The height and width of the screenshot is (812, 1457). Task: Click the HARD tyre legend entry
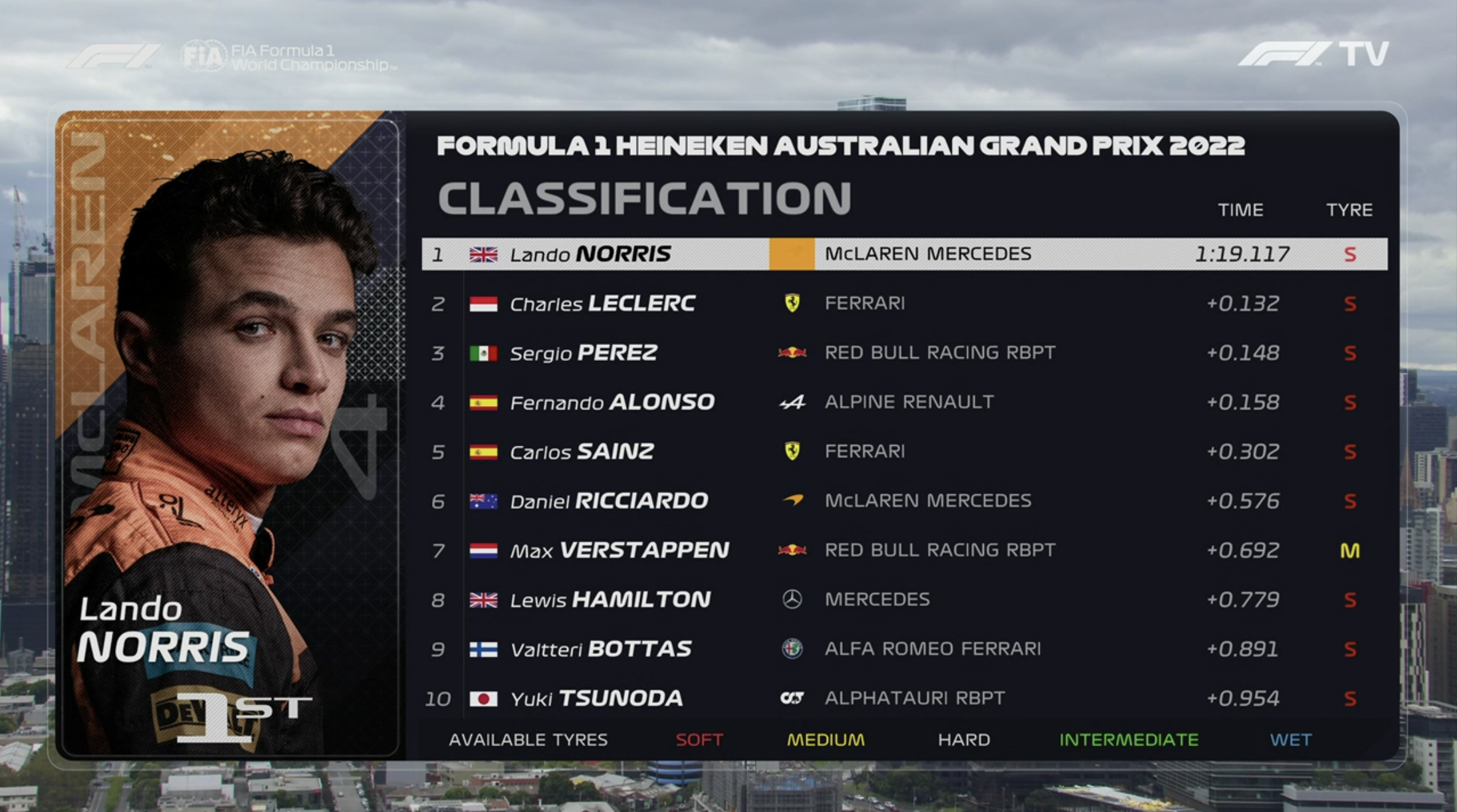tap(964, 740)
